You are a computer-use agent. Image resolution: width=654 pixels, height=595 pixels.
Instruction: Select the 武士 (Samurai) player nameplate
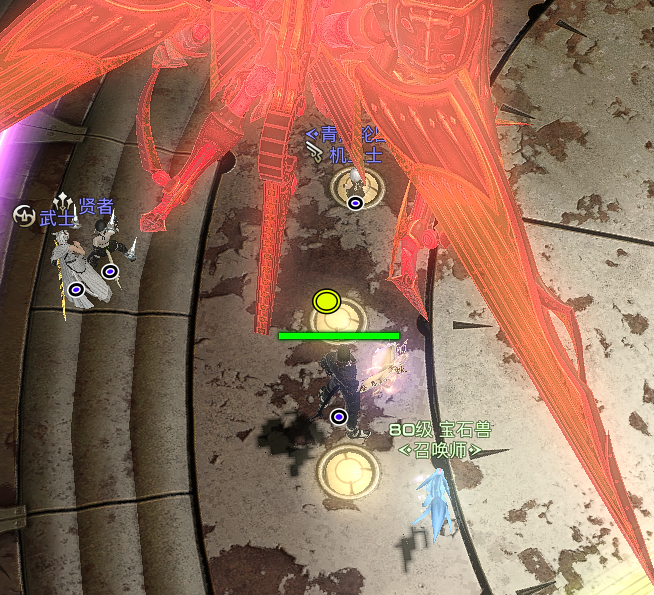[55, 217]
